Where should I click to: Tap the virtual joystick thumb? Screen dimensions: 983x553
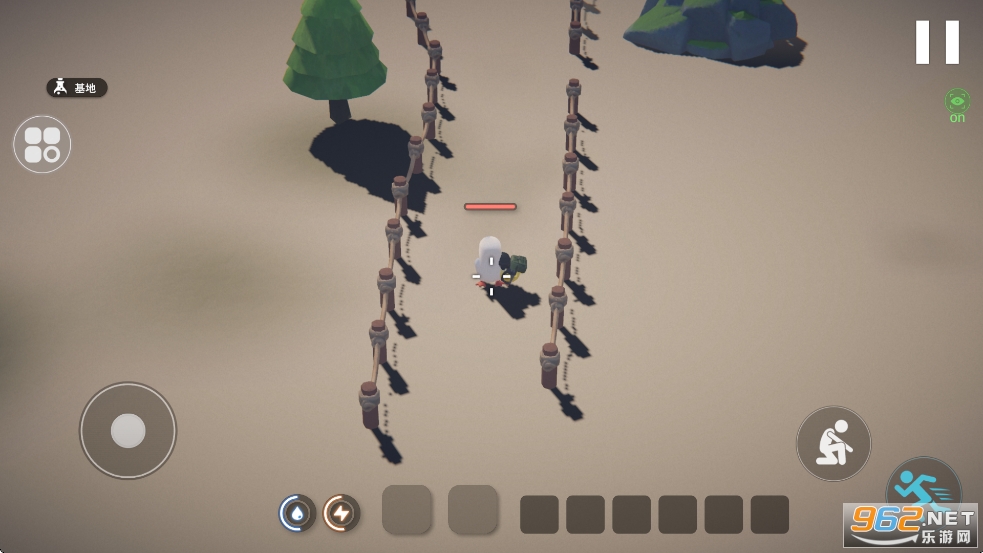pyautogui.click(x=128, y=430)
